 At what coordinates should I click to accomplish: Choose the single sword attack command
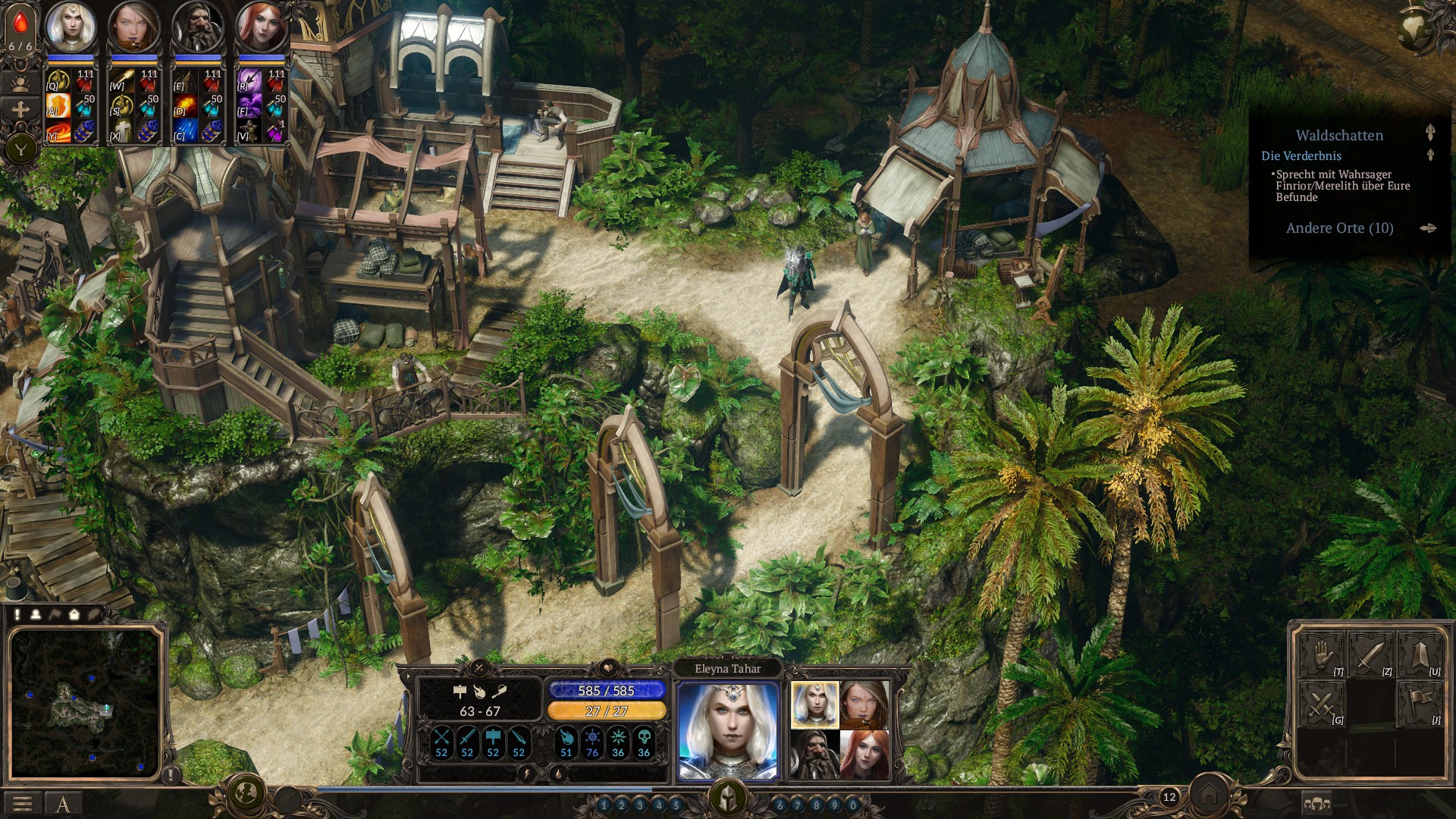(1370, 655)
